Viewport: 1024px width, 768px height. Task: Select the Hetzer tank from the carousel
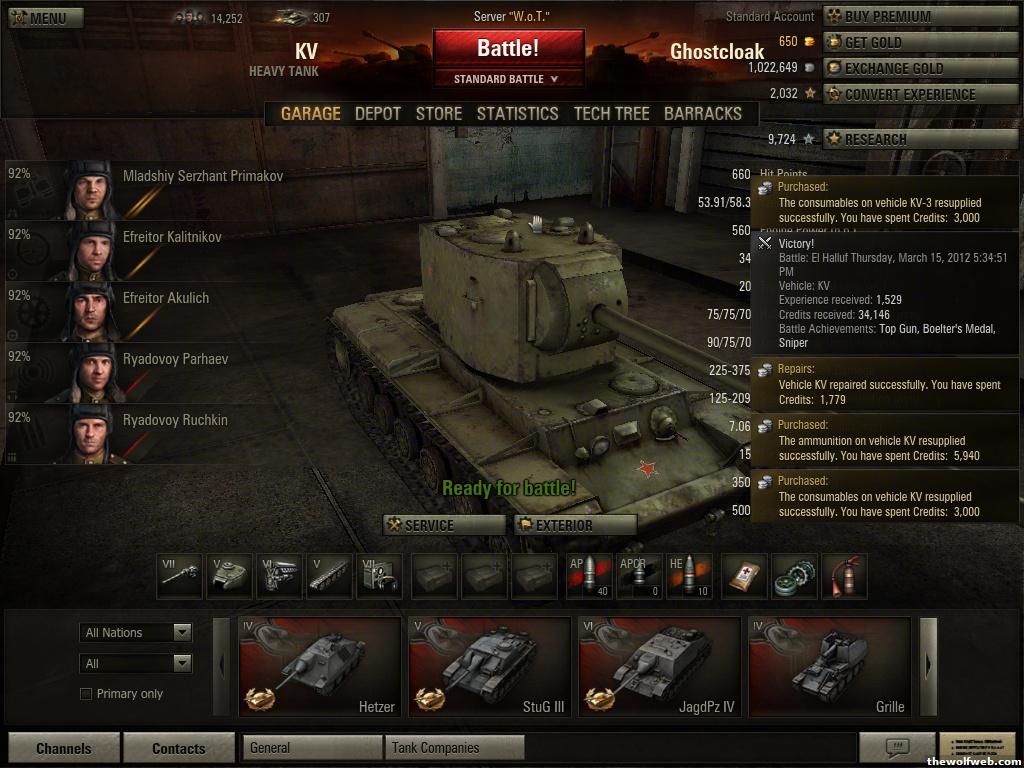tap(320, 667)
